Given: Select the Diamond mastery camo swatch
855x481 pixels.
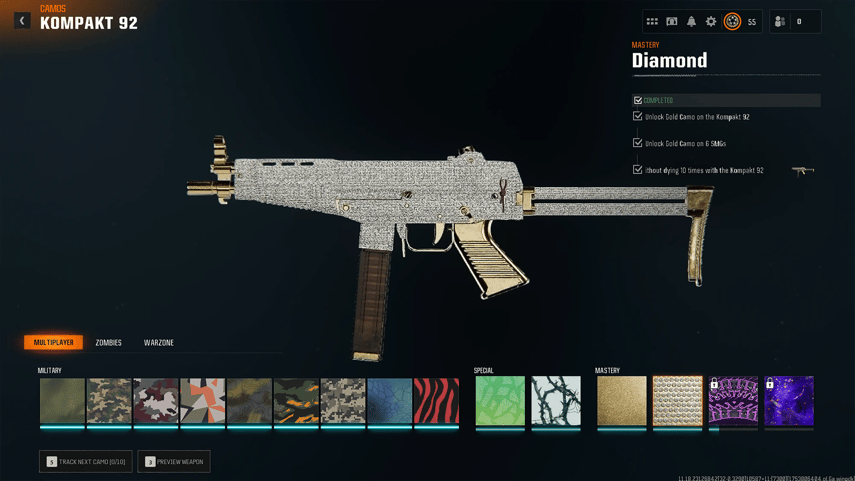Looking at the screenshot, I should click(678, 401).
